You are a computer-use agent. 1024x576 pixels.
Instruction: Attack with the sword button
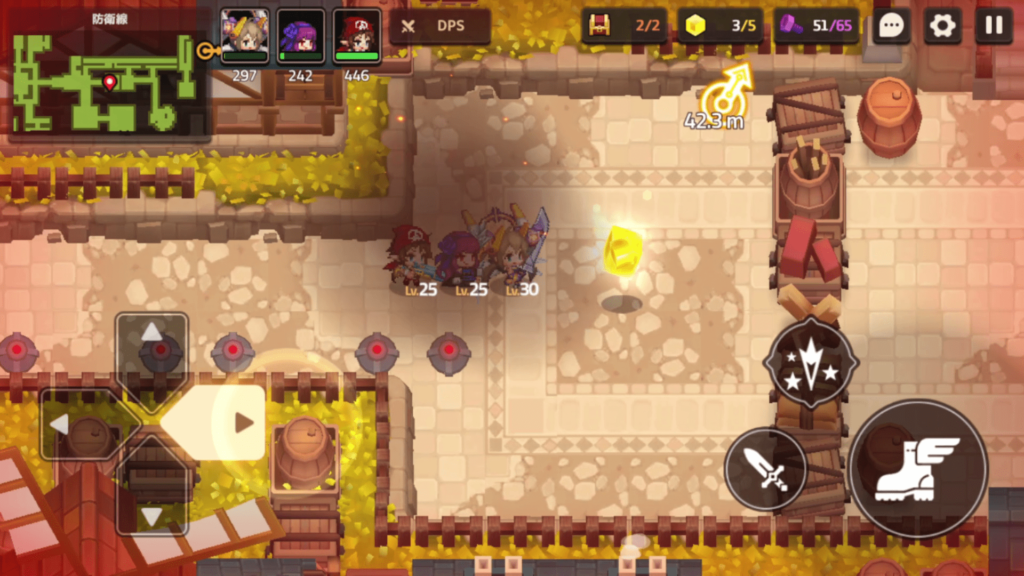(766, 468)
